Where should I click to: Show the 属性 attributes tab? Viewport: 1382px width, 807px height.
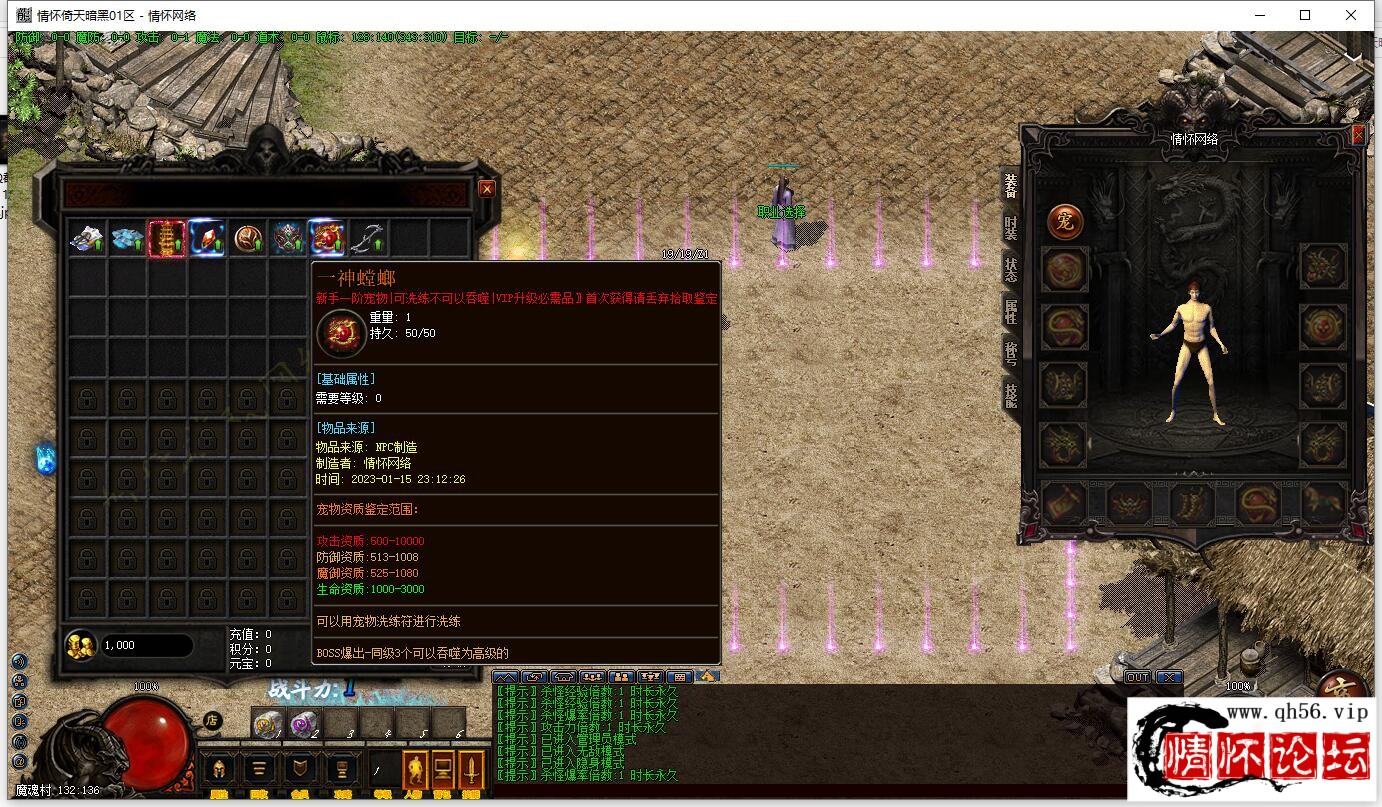click(x=1010, y=311)
